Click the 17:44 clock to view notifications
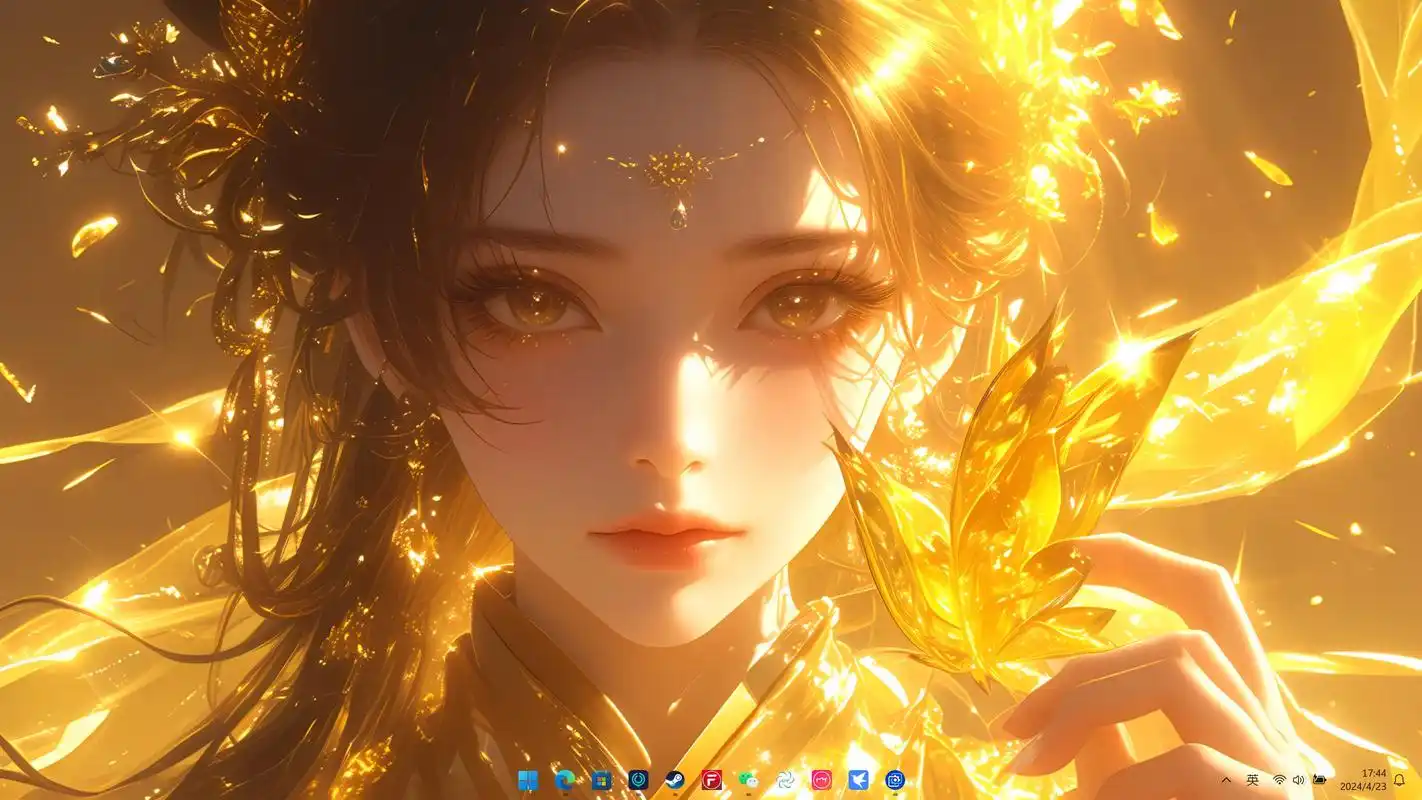This screenshot has height=800, width=1422. 1372,774
